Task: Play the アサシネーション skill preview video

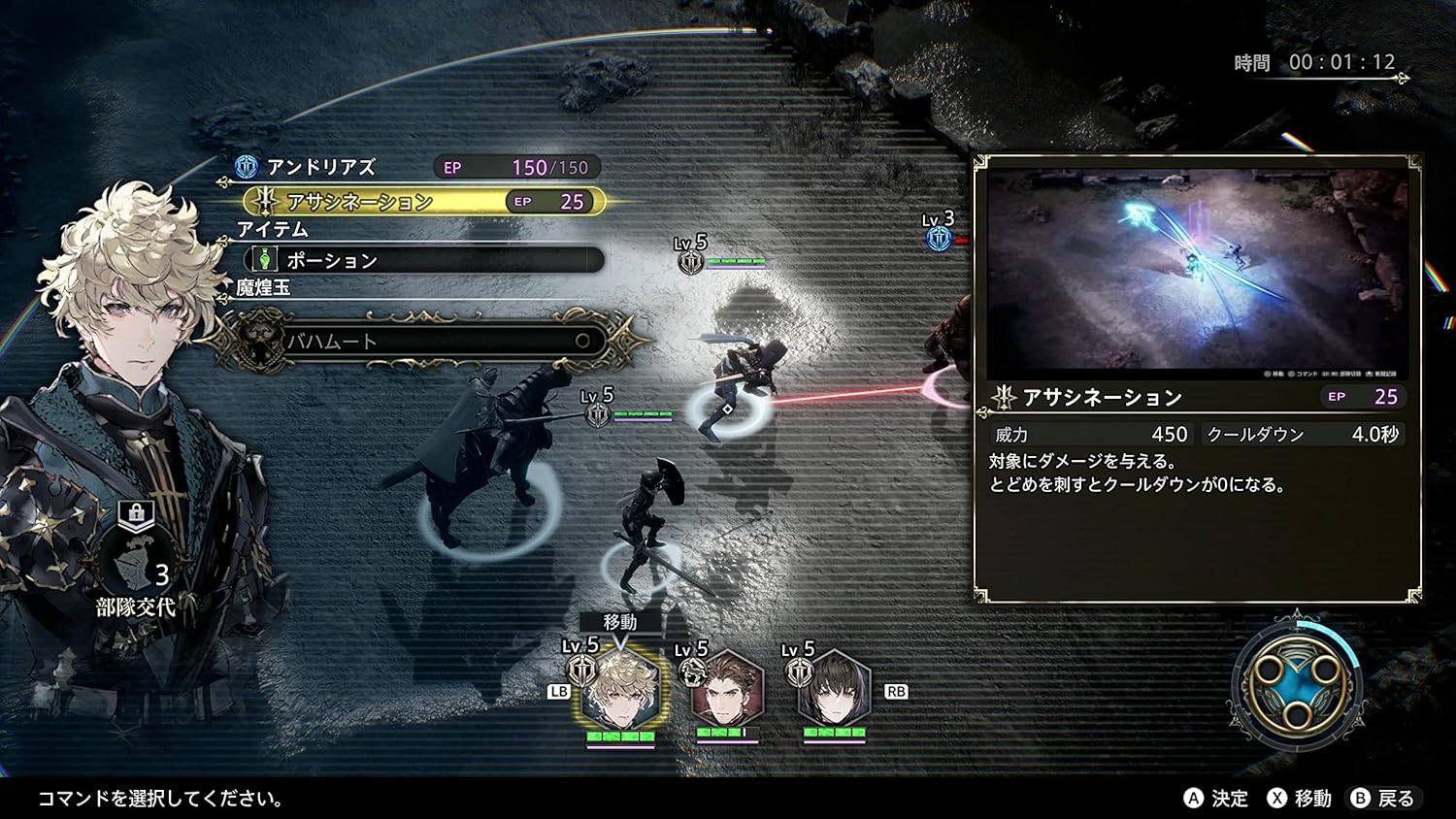Action: (x=1197, y=274)
